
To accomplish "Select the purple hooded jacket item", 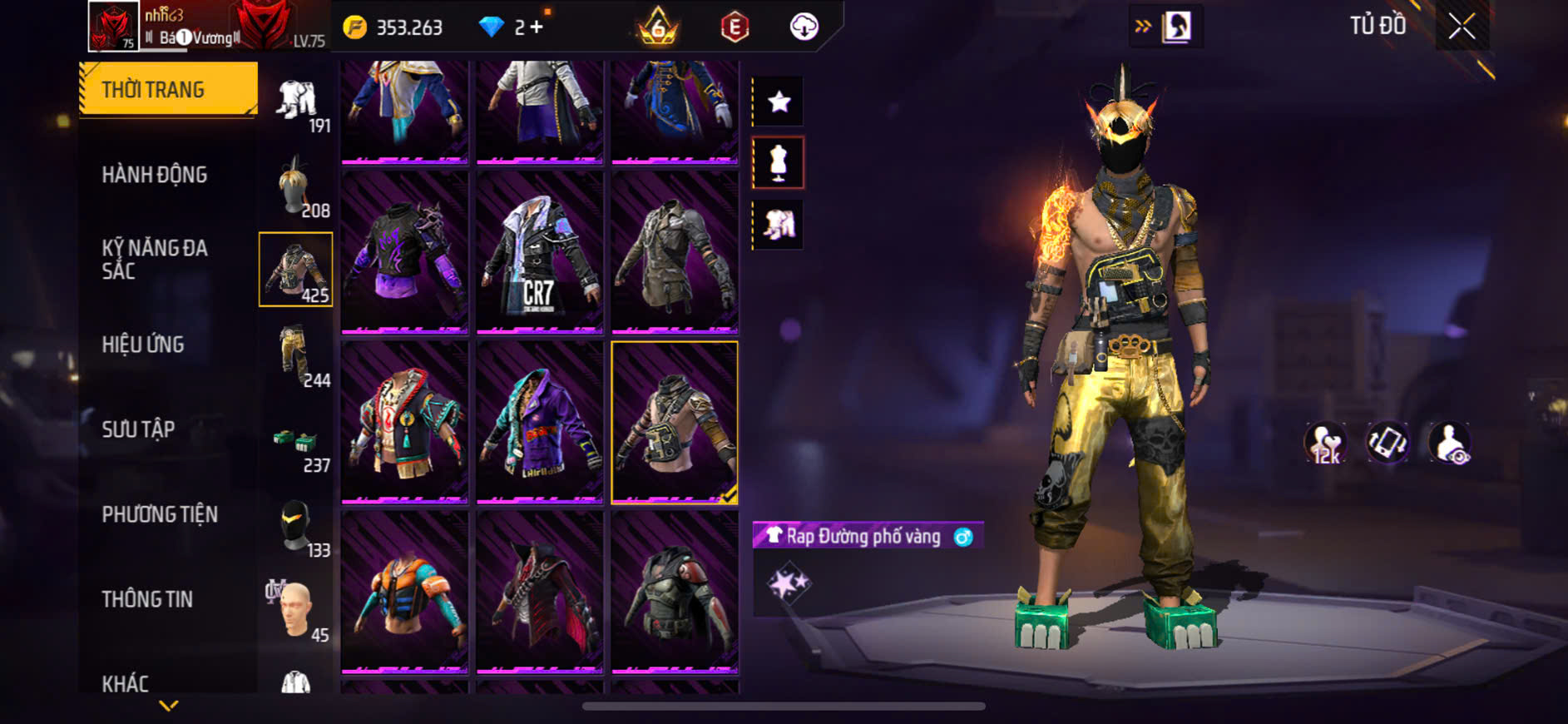I will coord(540,422).
